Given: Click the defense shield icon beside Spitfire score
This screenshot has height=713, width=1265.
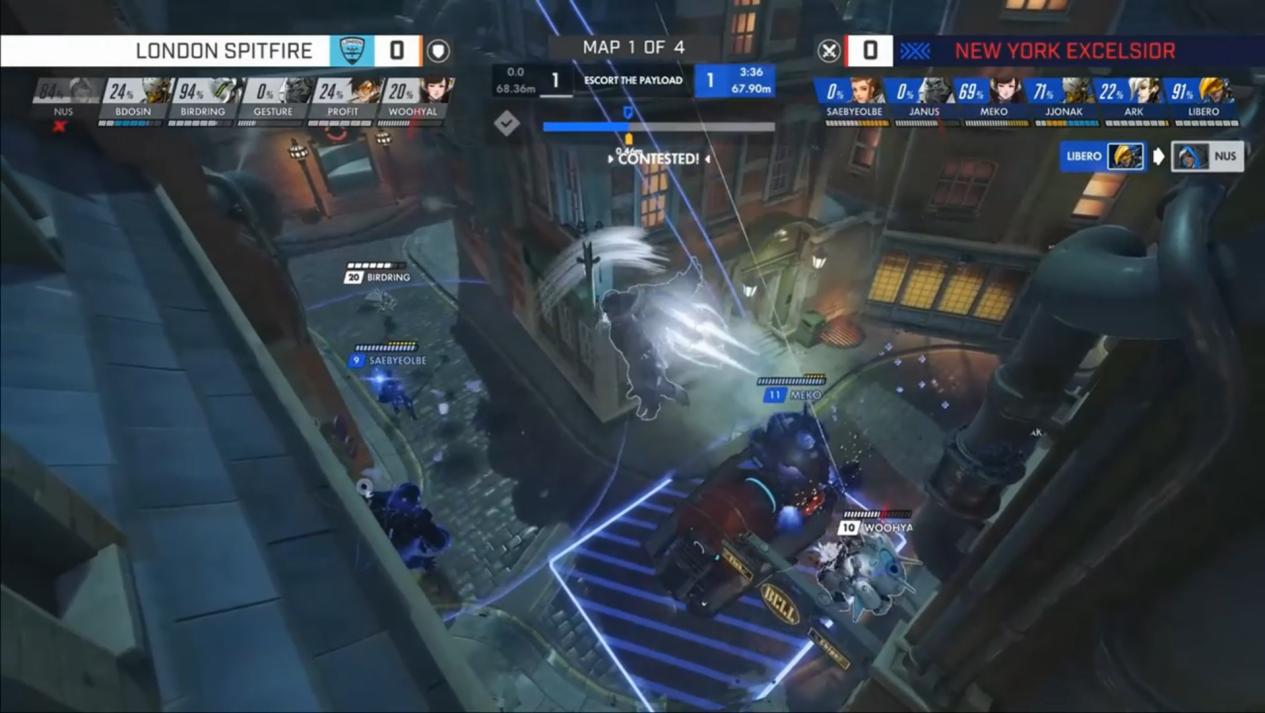Looking at the screenshot, I should click(438, 50).
